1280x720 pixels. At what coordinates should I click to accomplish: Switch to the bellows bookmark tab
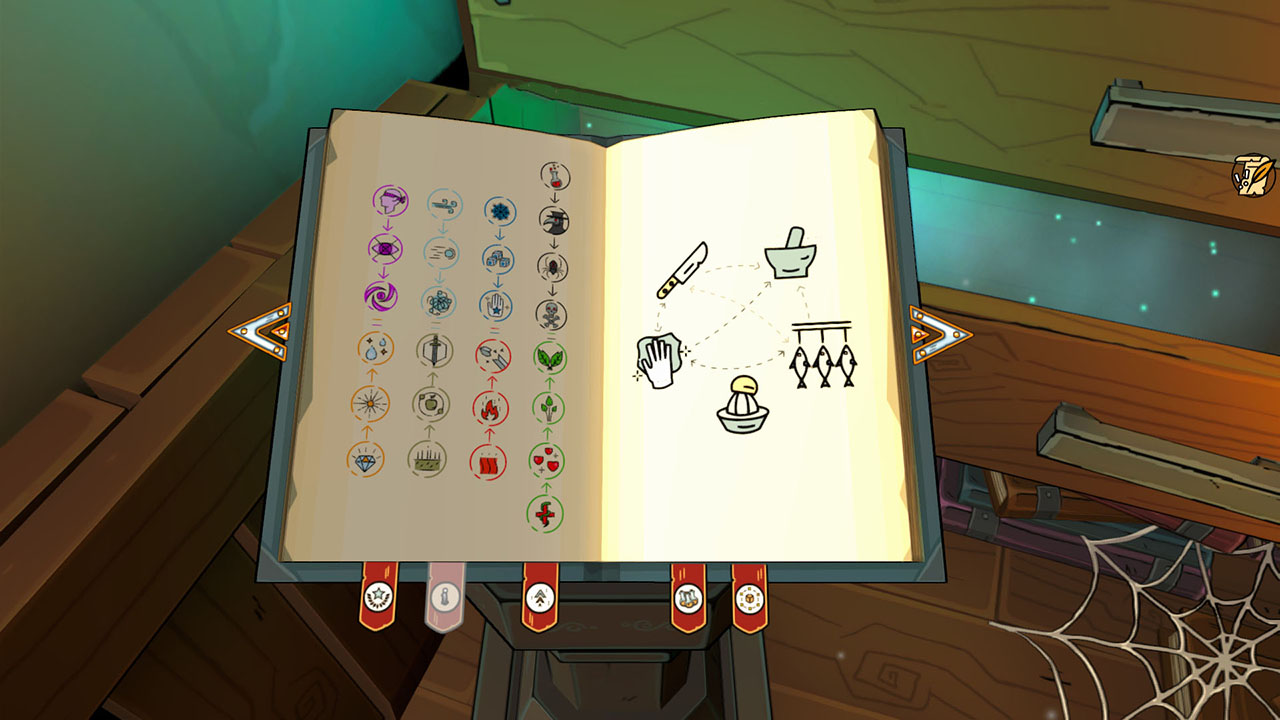click(538, 596)
